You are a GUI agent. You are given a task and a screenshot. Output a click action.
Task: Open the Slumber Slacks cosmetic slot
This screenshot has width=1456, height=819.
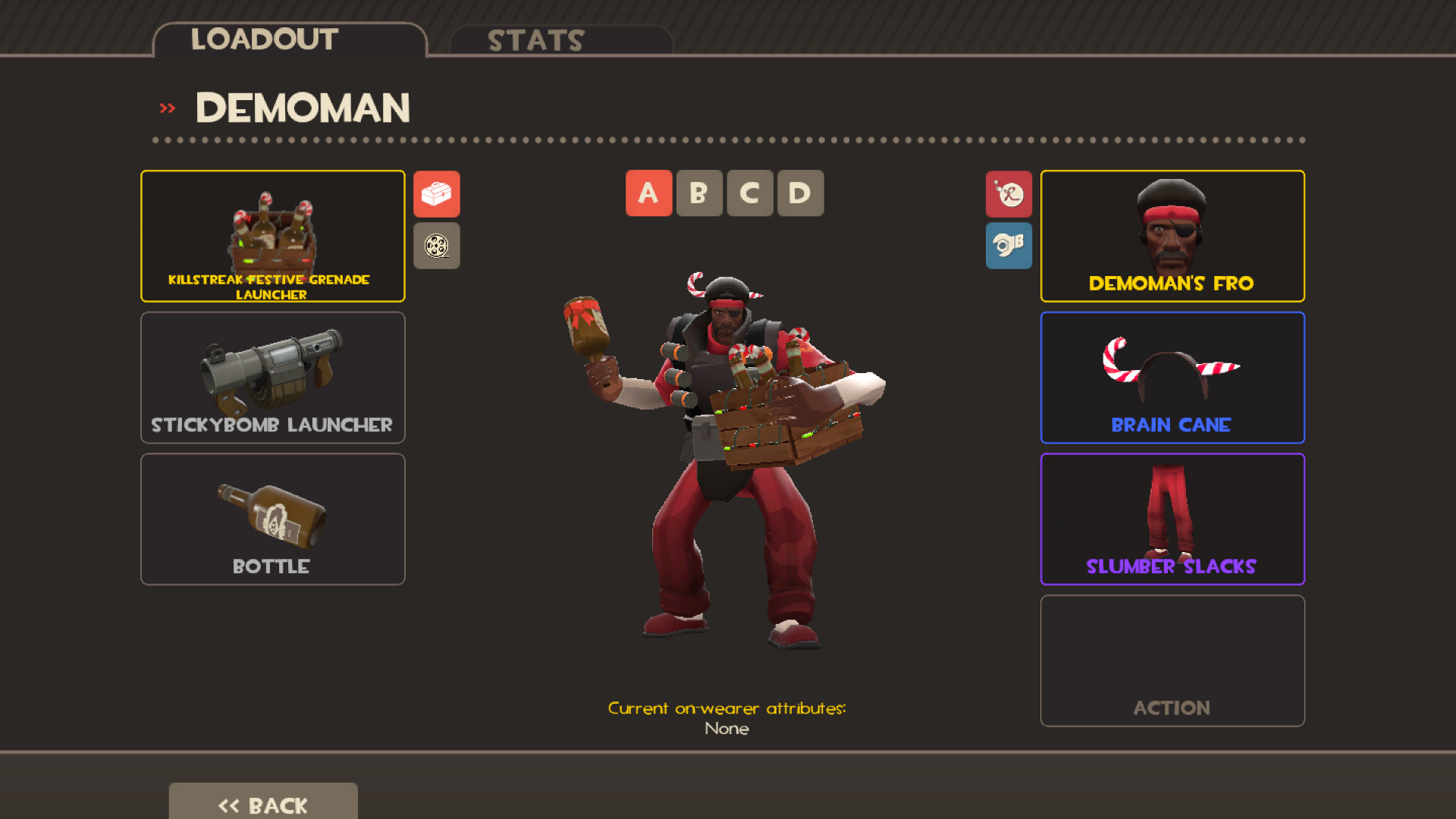coord(1172,519)
